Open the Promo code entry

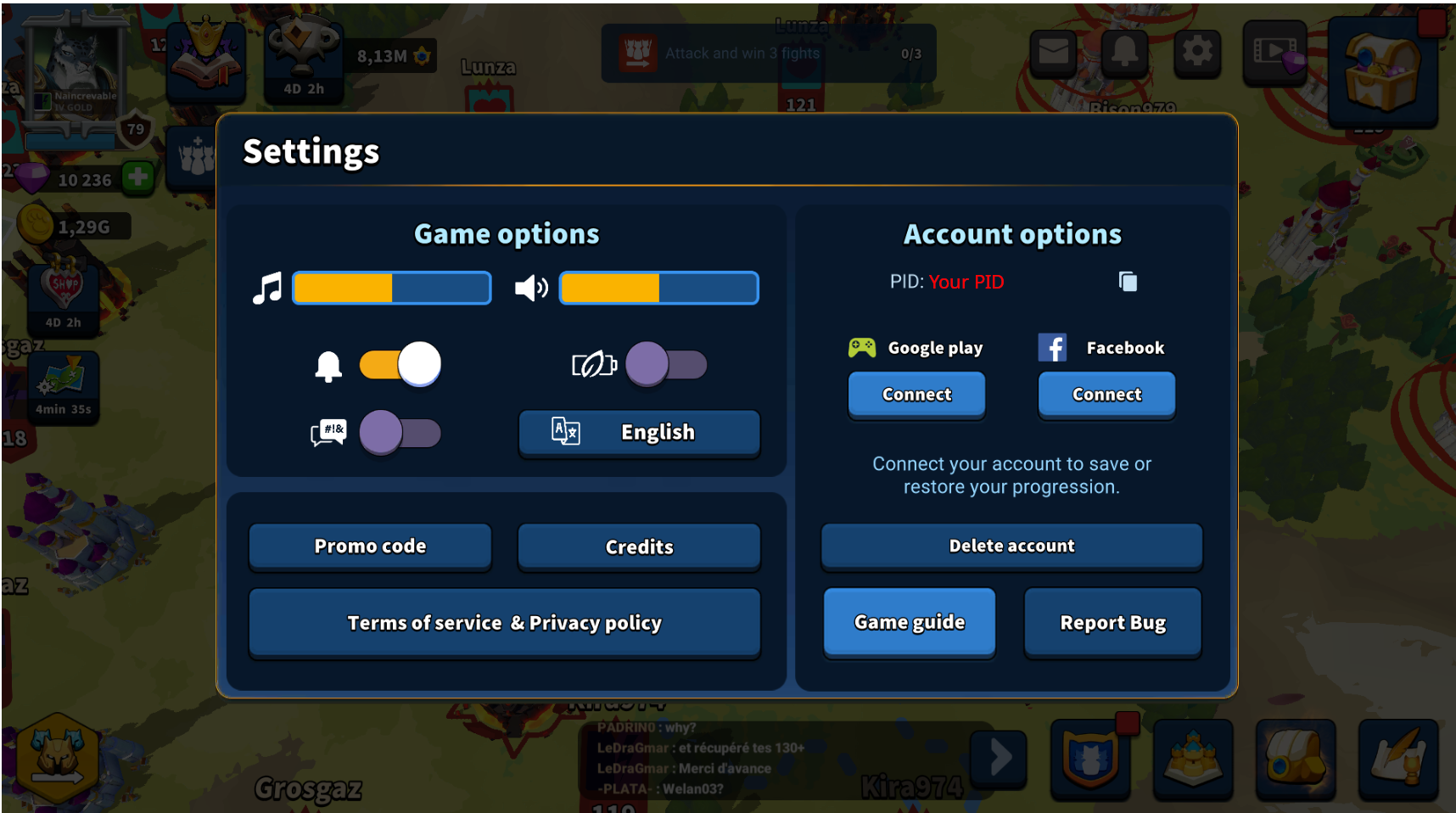click(x=369, y=547)
